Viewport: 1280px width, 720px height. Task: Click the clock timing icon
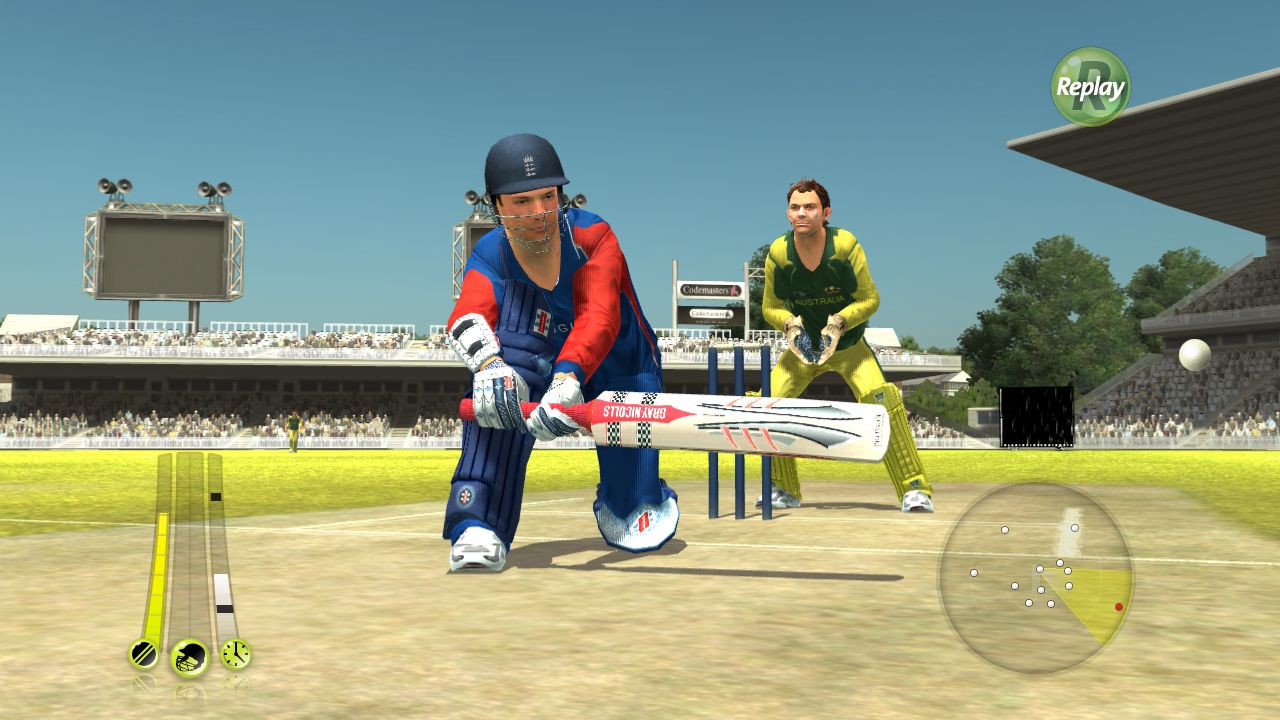[x=235, y=654]
